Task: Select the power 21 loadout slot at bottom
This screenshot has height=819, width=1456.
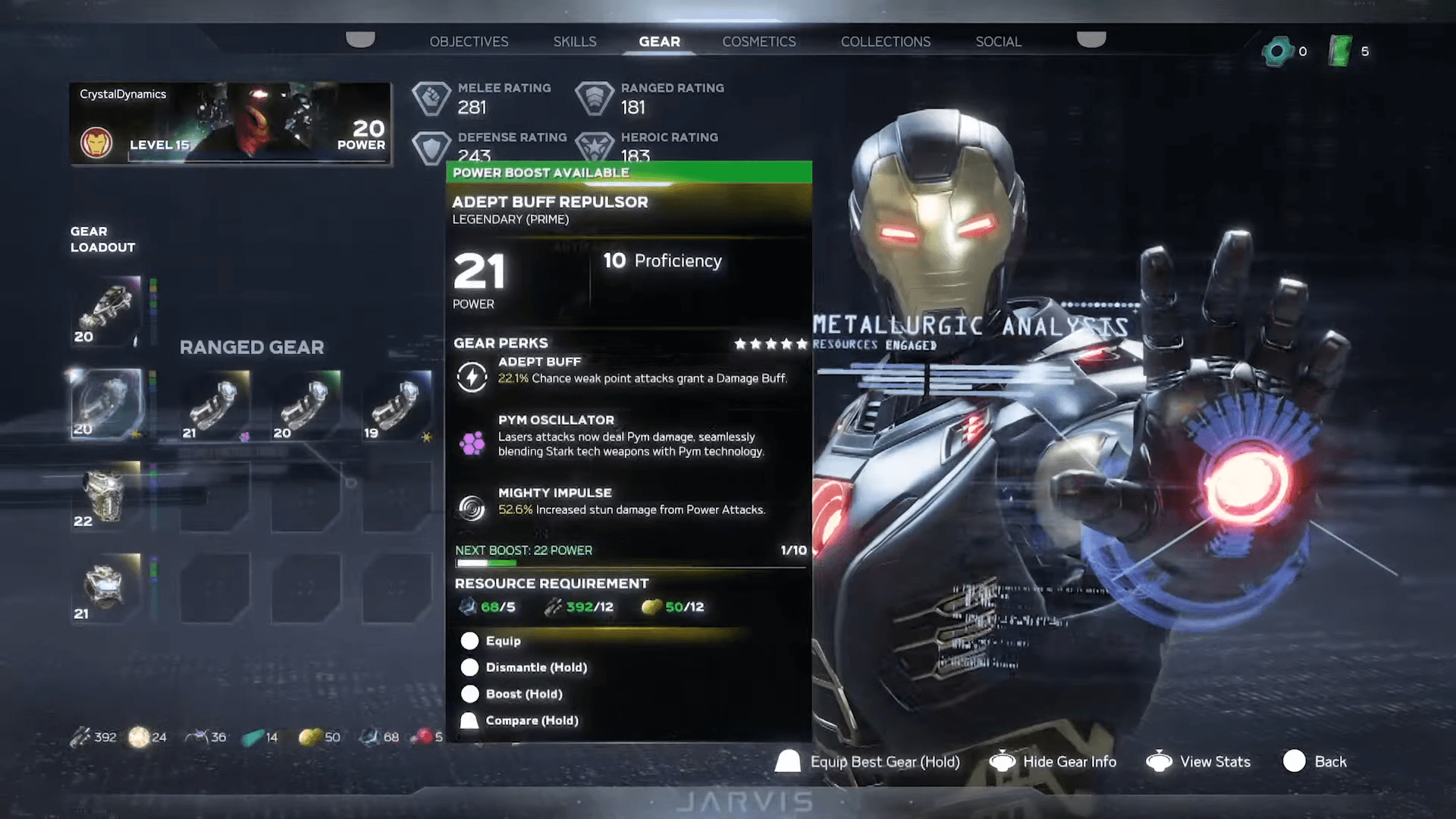Action: (x=106, y=588)
